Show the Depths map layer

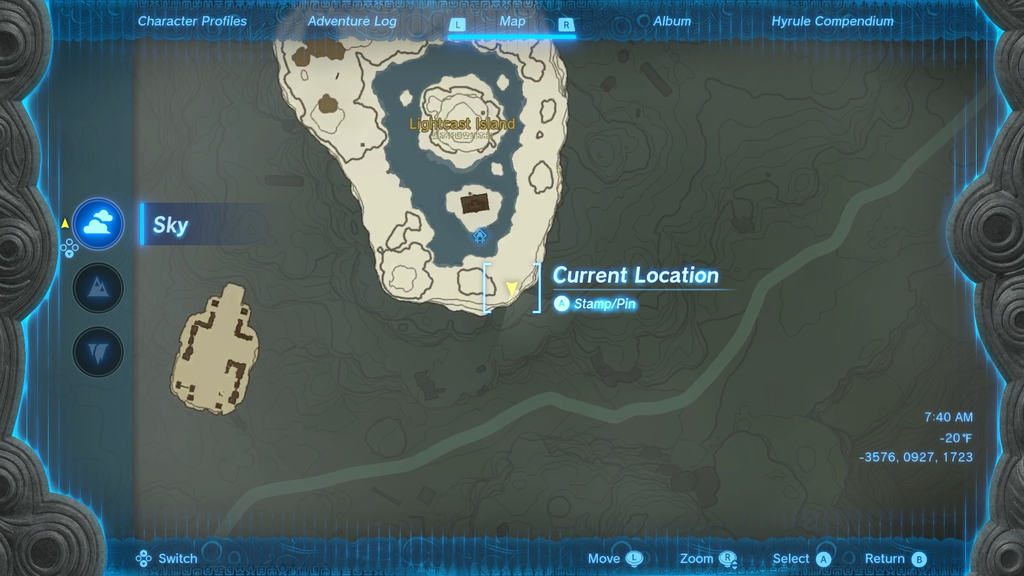point(98,353)
